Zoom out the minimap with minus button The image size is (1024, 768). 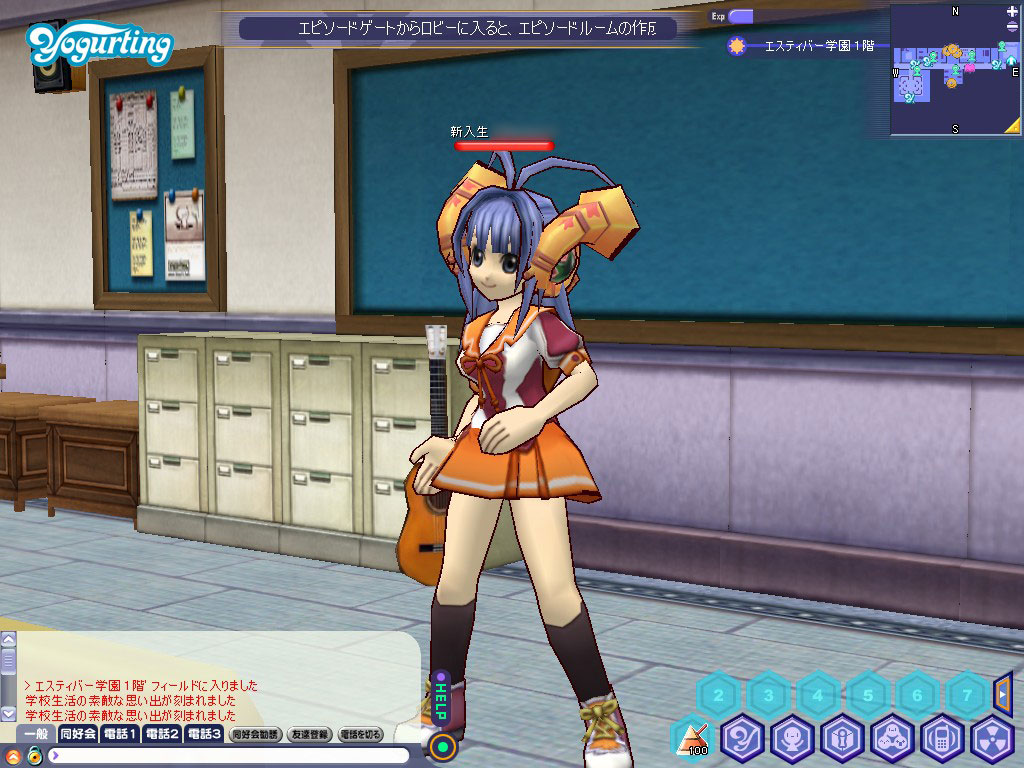[x=1012, y=26]
